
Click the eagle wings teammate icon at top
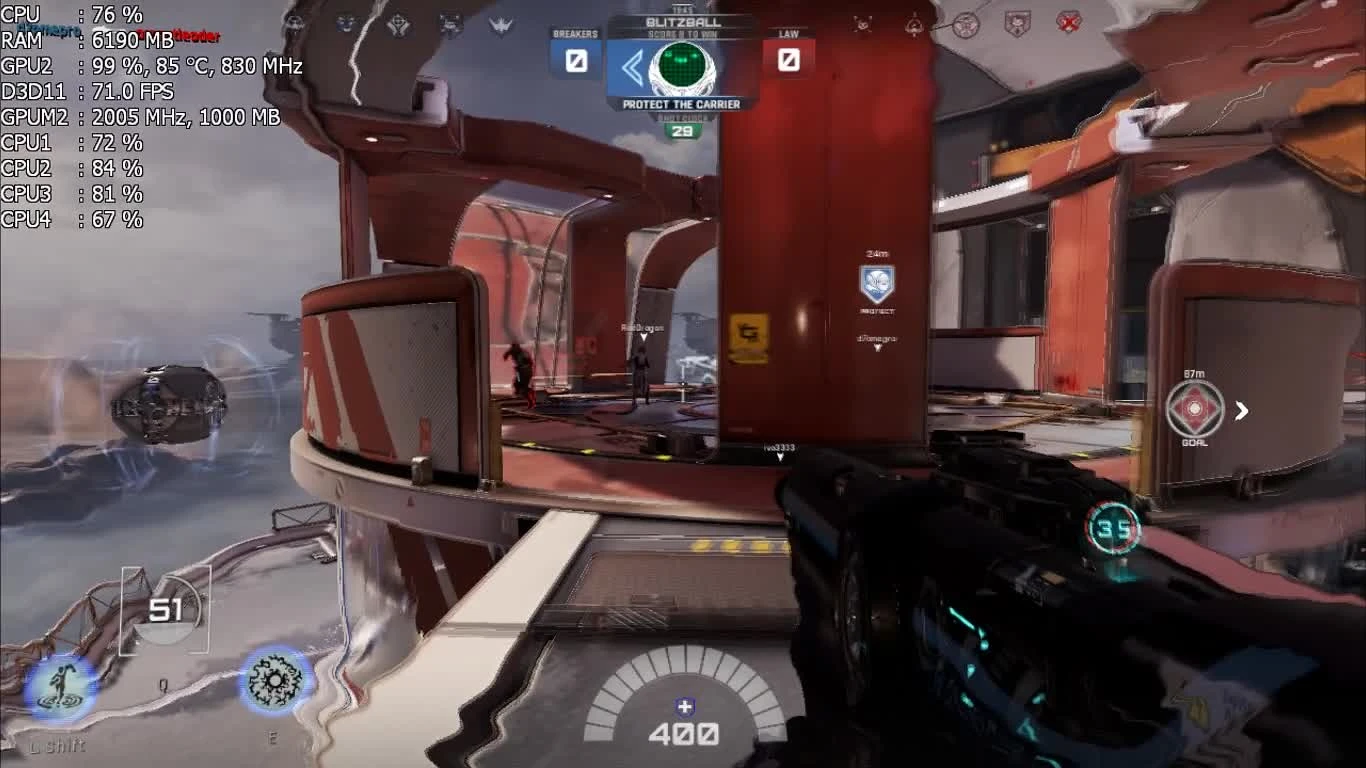500,22
